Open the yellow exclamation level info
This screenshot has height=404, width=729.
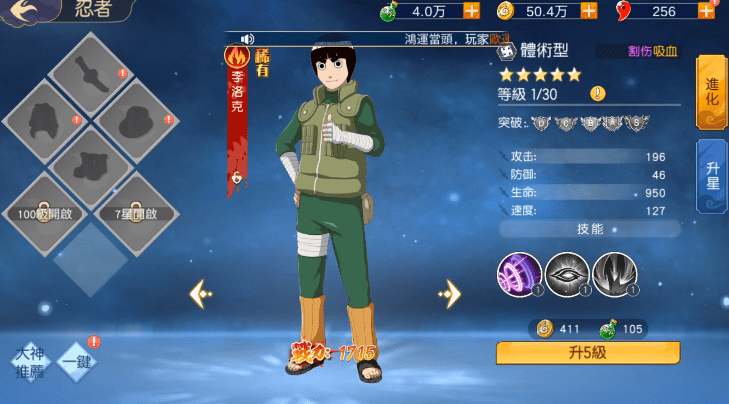(x=598, y=94)
